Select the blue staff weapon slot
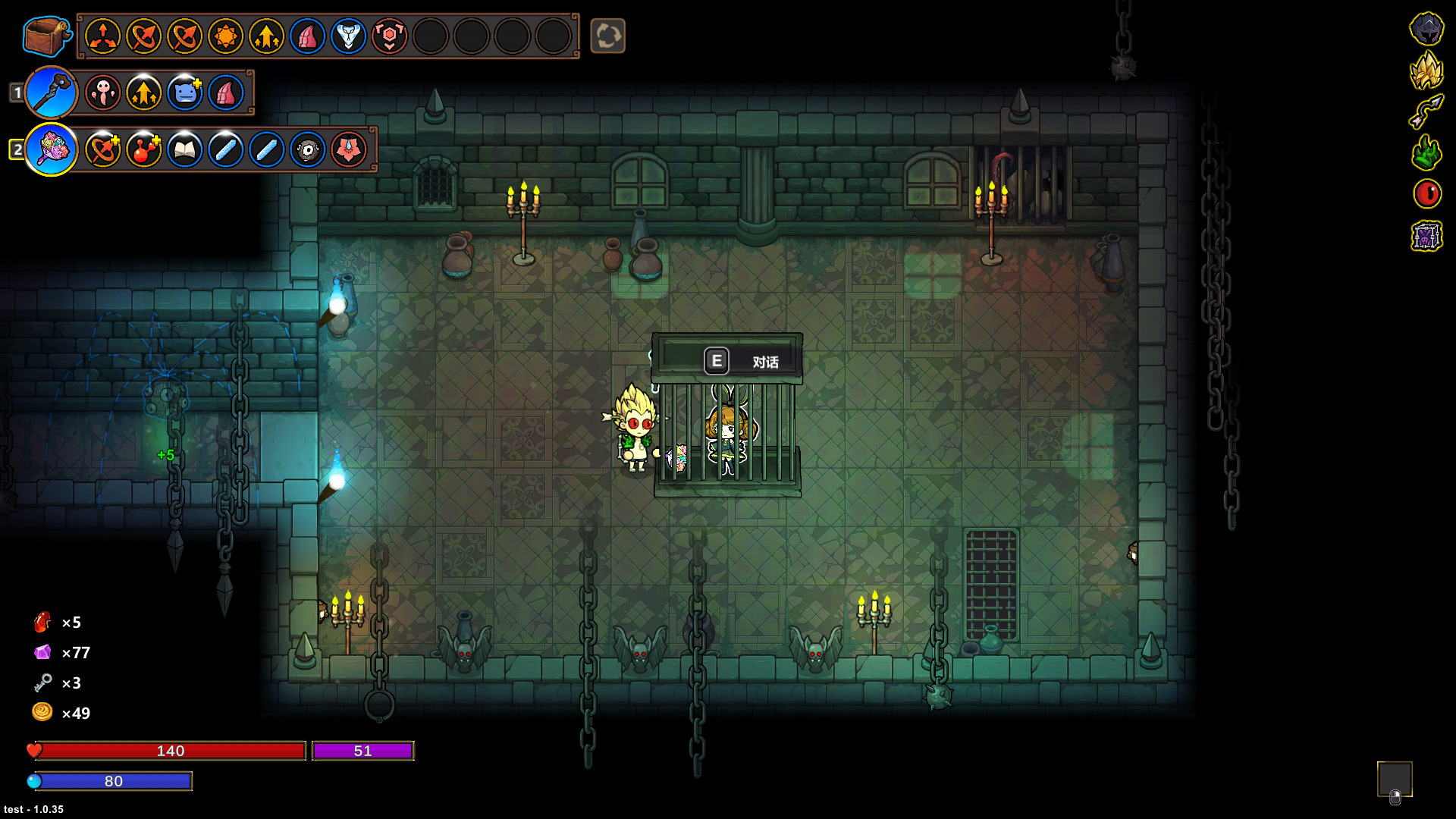Screen dimensions: 1456x819 click(52, 93)
